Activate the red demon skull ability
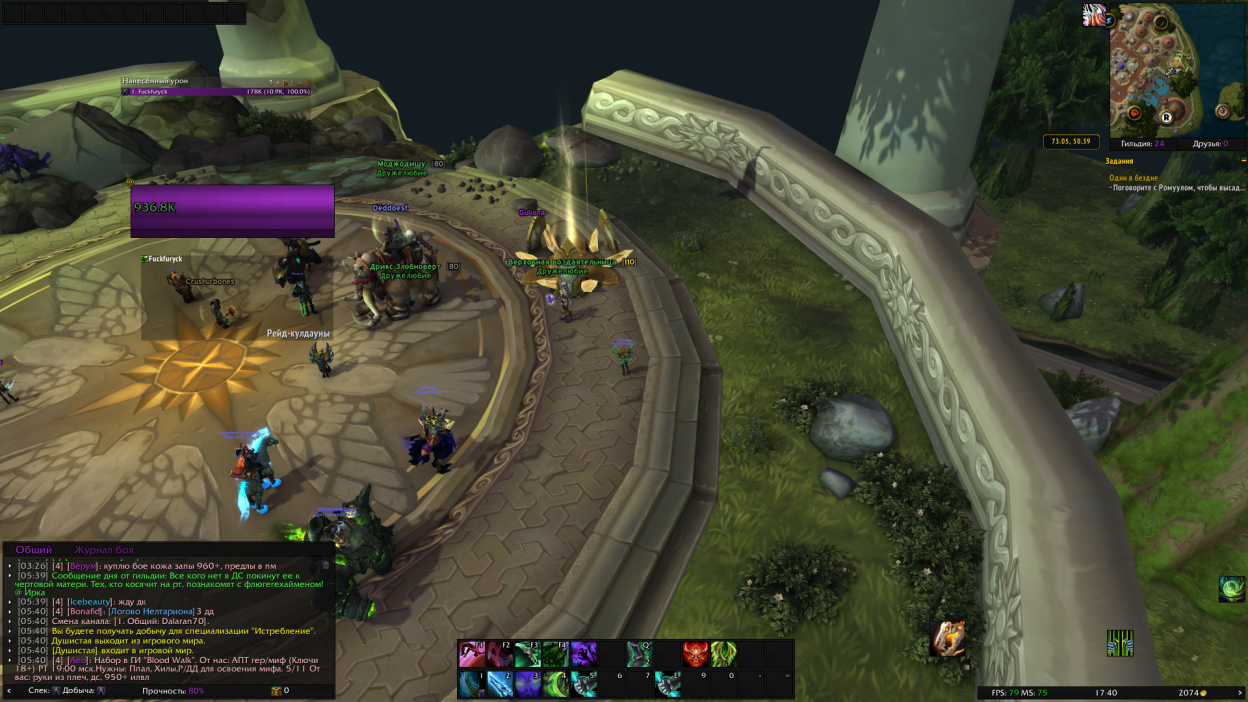1248x702 pixels. coord(695,655)
